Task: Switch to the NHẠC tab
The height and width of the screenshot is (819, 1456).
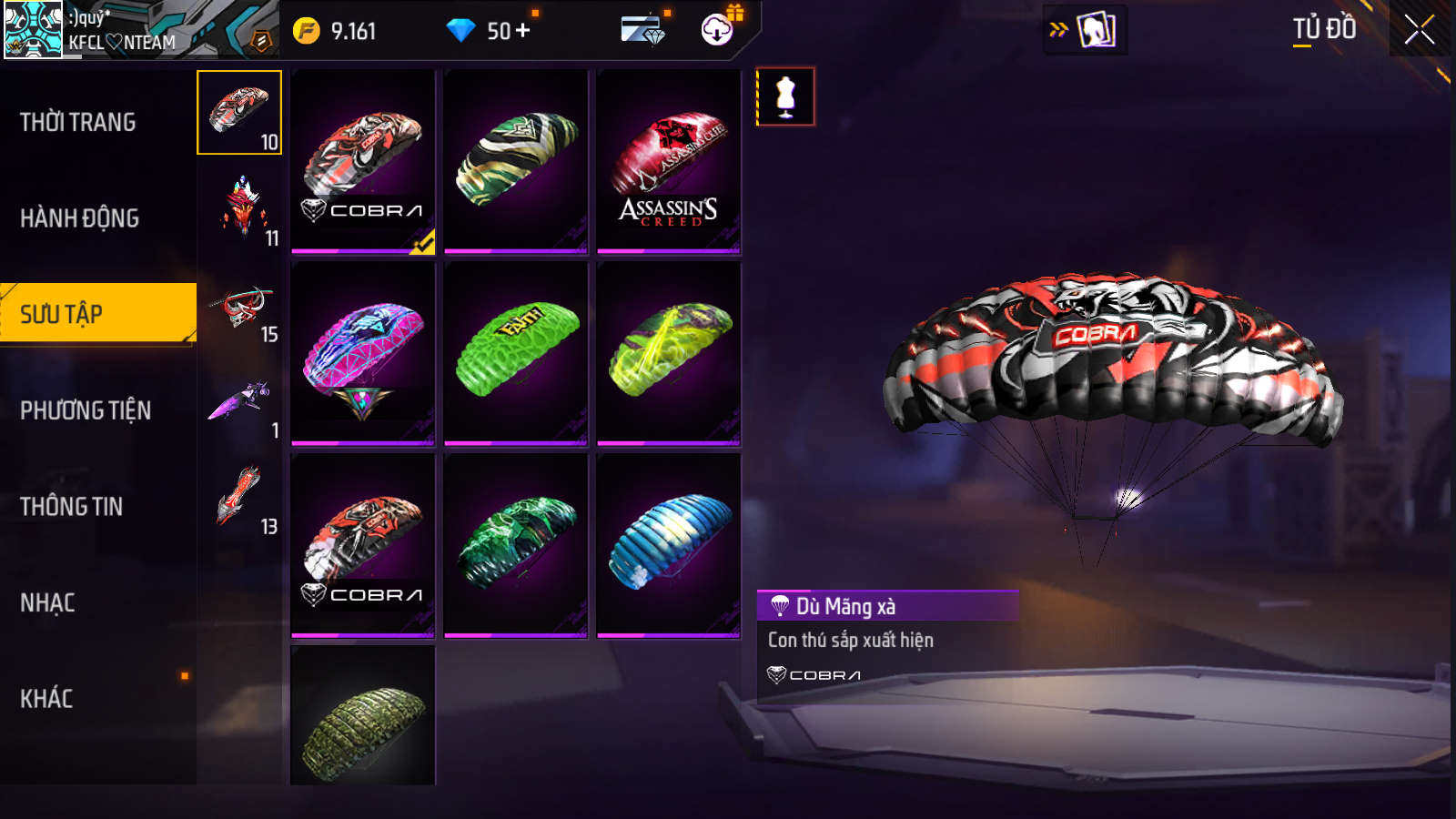Action: 48,602
